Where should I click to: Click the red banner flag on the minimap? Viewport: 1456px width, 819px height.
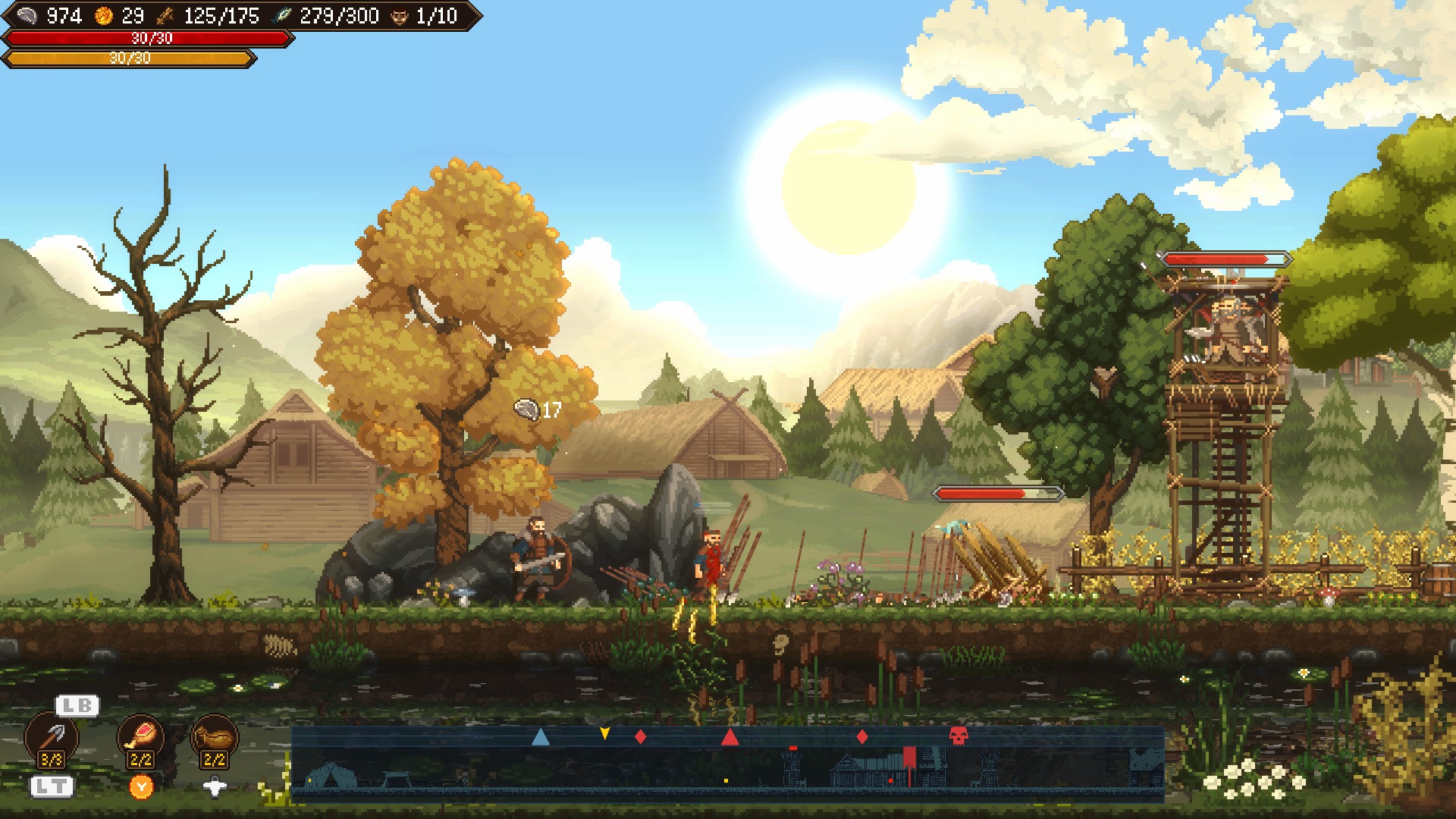[x=909, y=758]
